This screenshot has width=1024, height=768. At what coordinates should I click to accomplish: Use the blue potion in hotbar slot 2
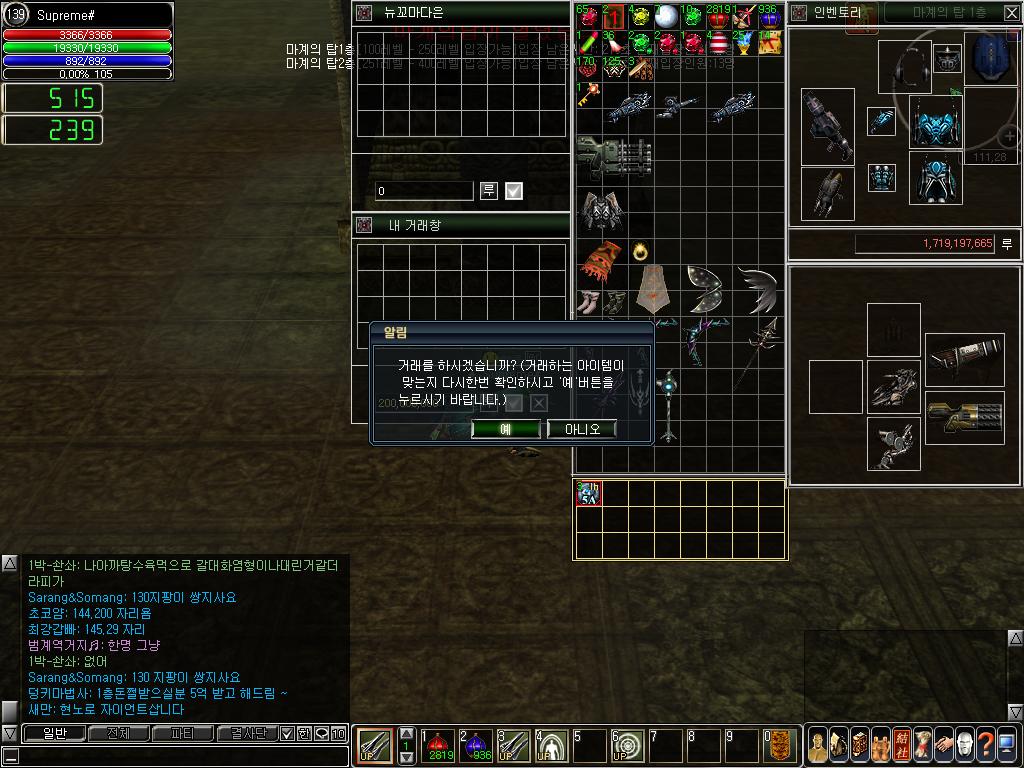coord(479,745)
